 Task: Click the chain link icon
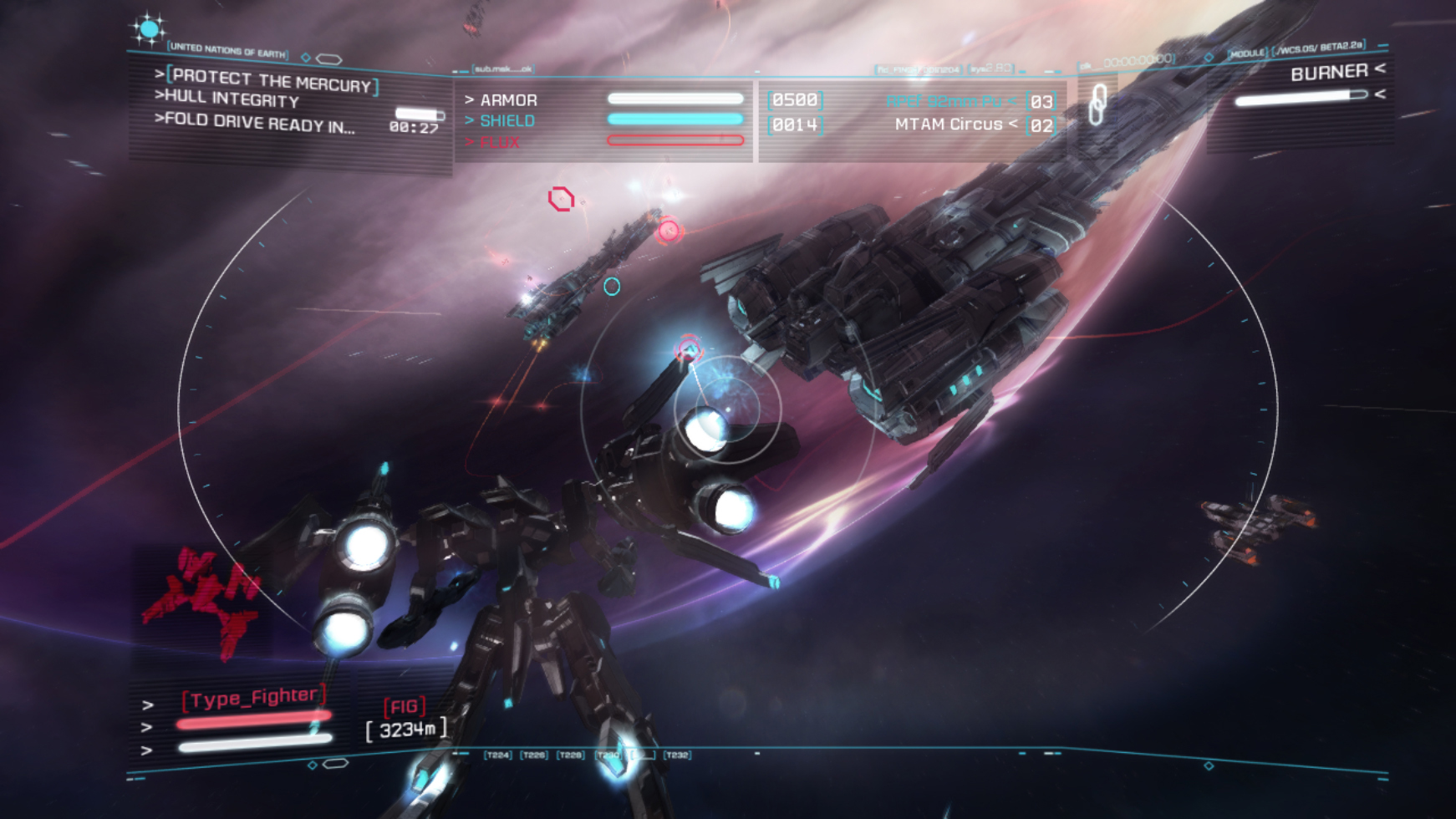(1097, 105)
